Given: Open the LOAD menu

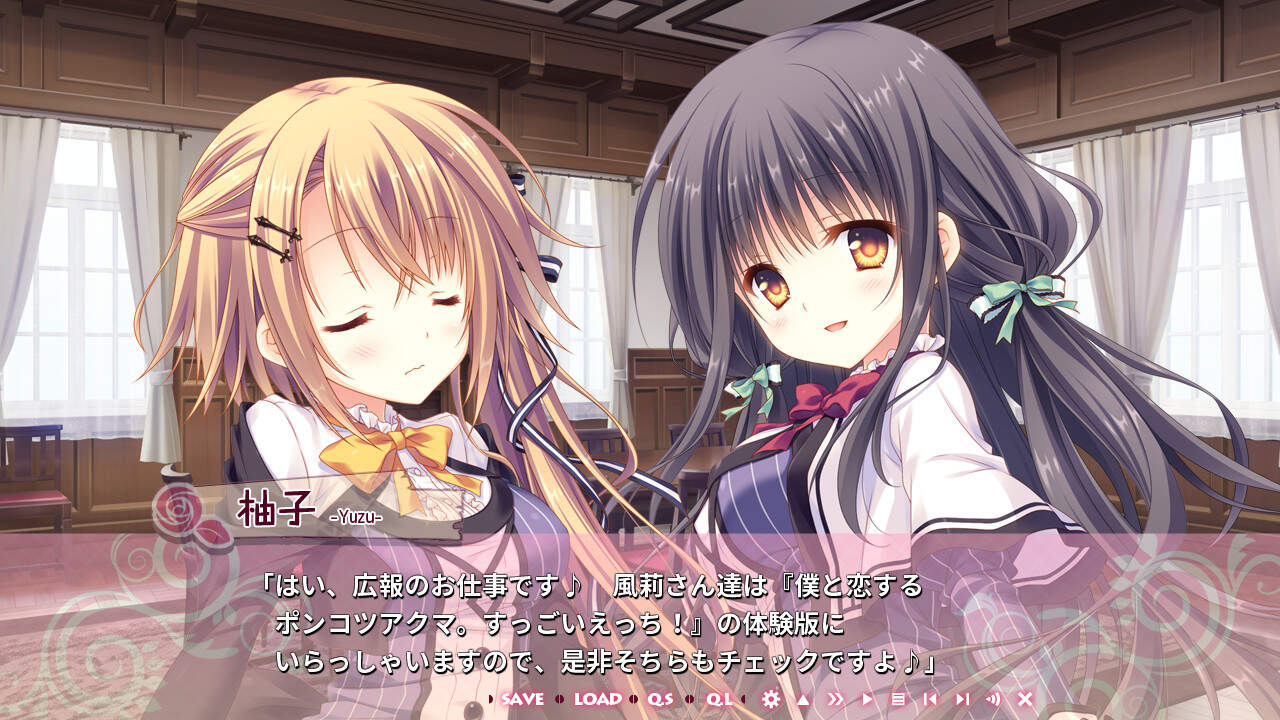Looking at the screenshot, I should click(597, 699).
